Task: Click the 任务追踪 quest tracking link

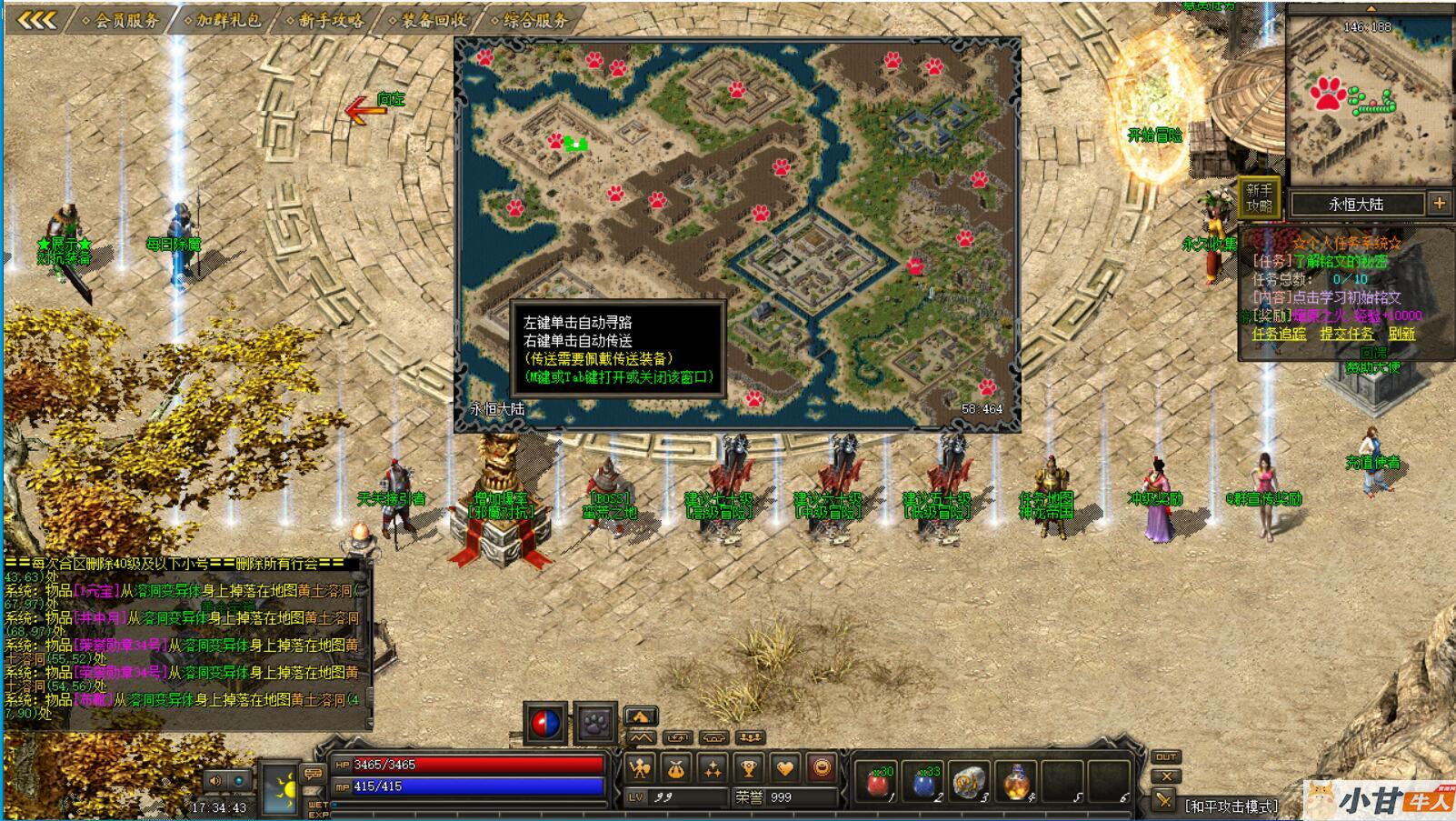Action: 1279,334
